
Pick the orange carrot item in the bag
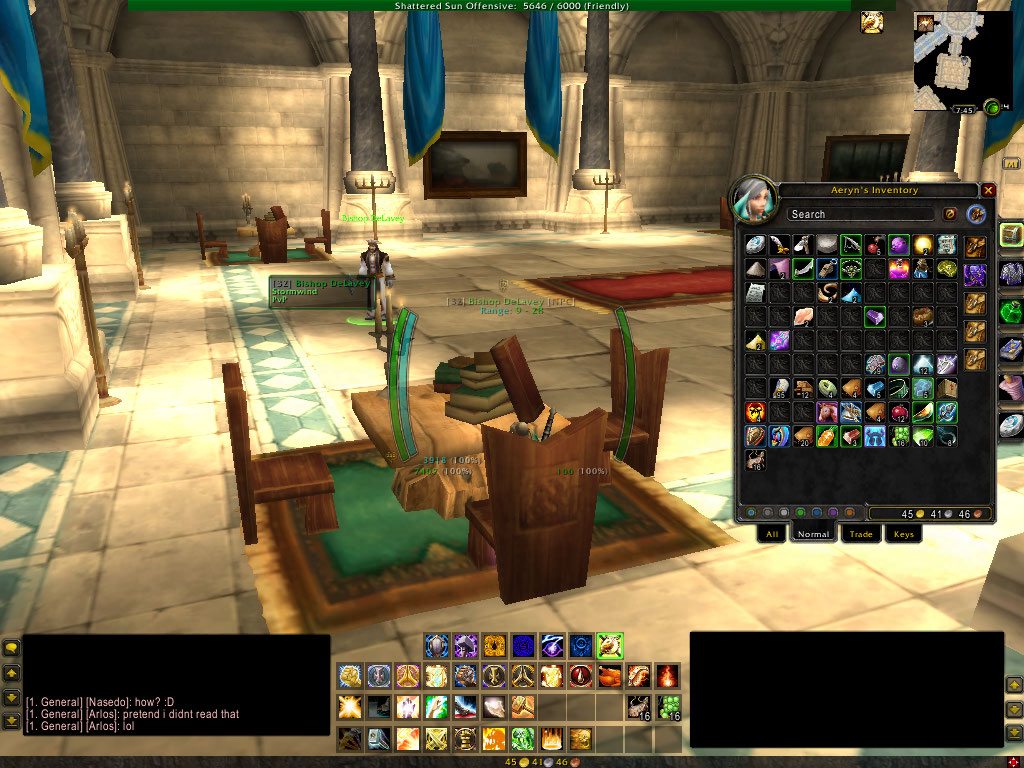[x=827, y=437]
